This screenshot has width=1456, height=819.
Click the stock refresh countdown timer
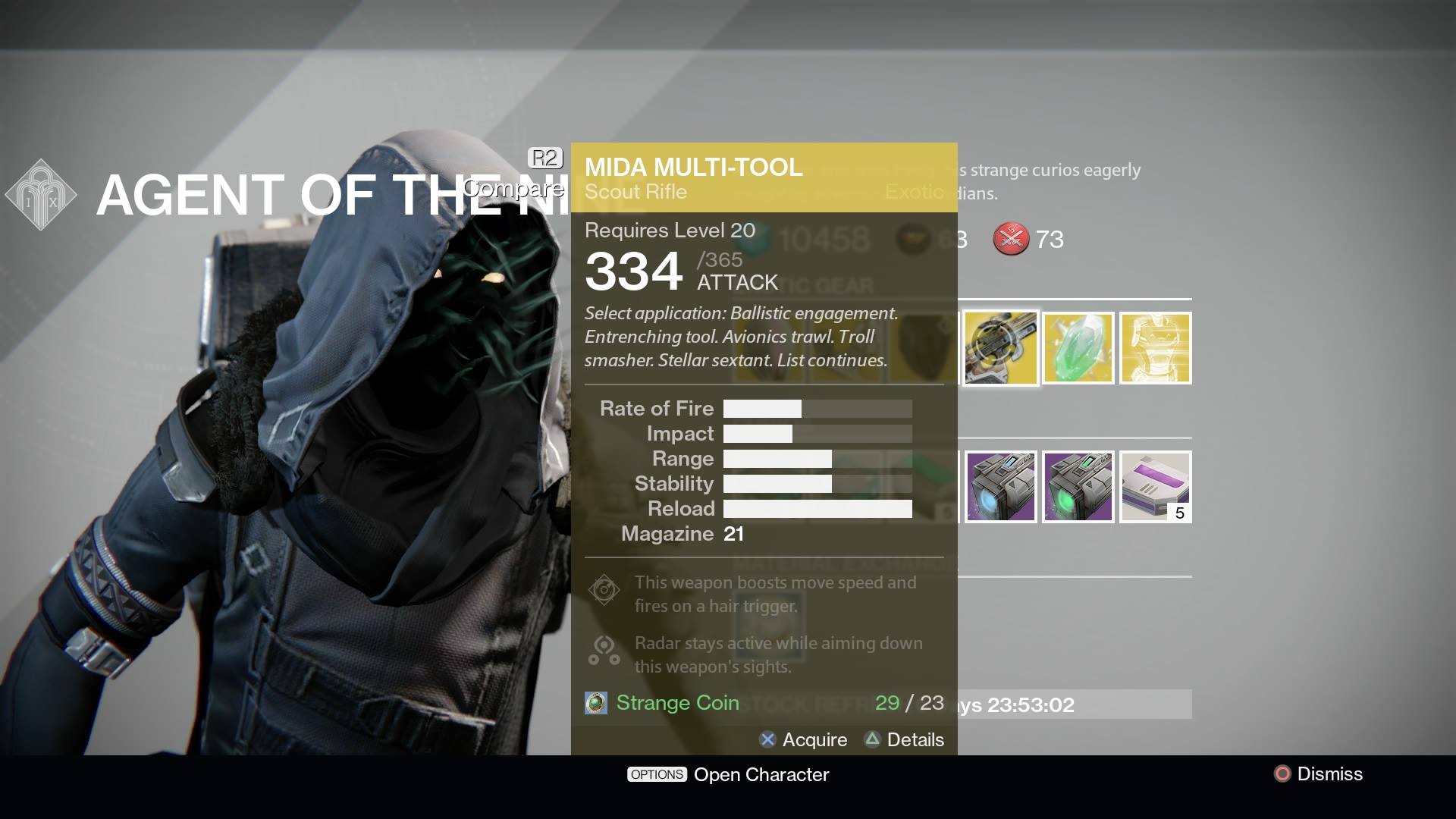click(x=1033, y=705)
